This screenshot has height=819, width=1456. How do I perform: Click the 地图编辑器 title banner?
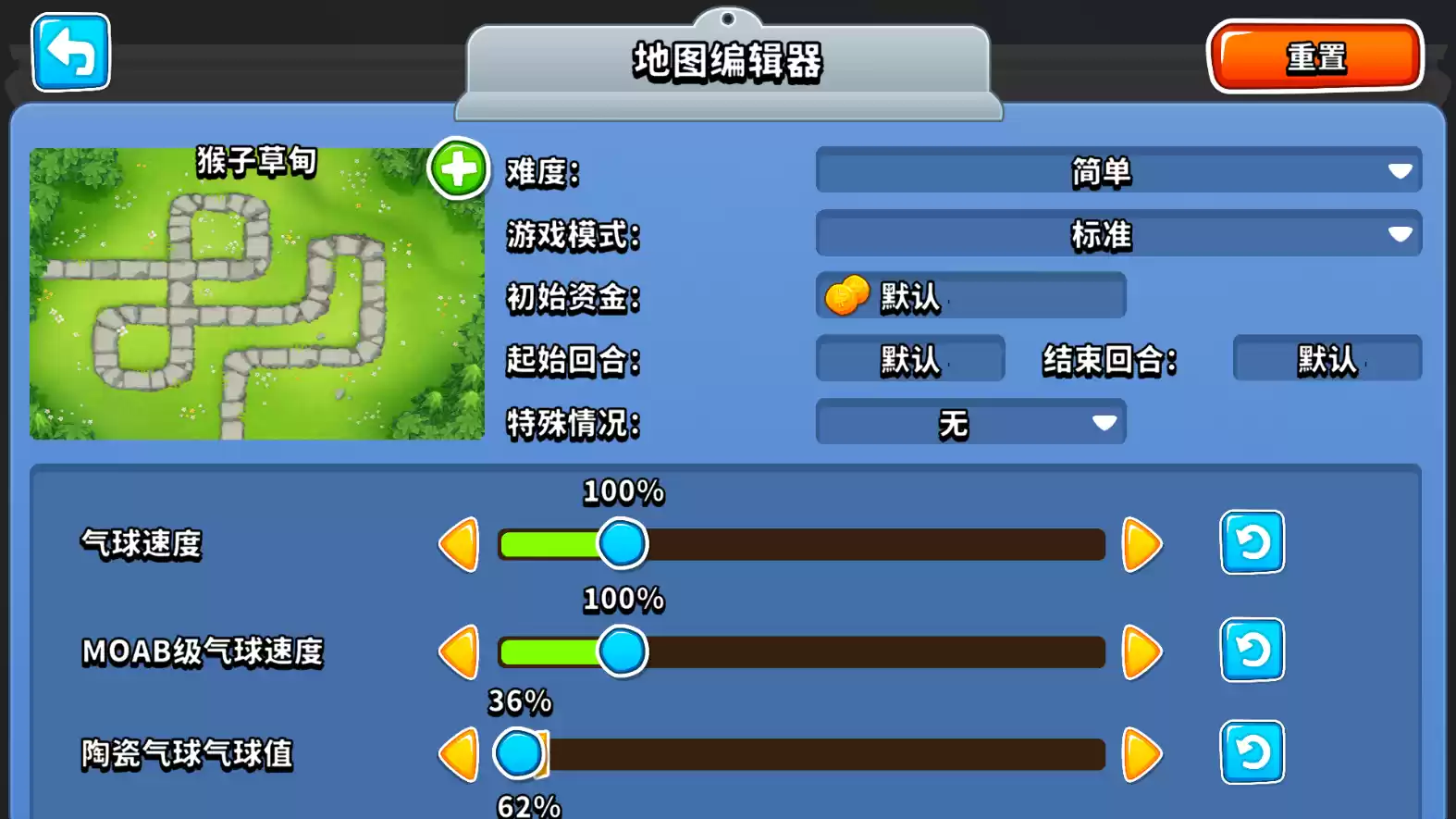(727, 63)
